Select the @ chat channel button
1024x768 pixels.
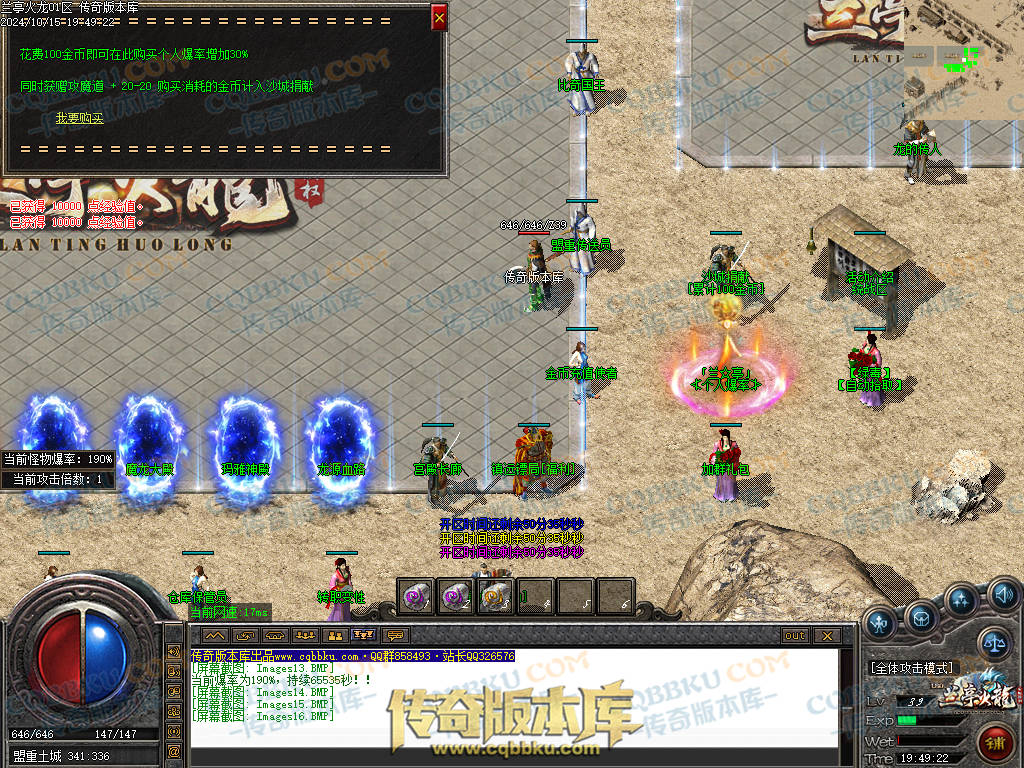coord(174,750)
